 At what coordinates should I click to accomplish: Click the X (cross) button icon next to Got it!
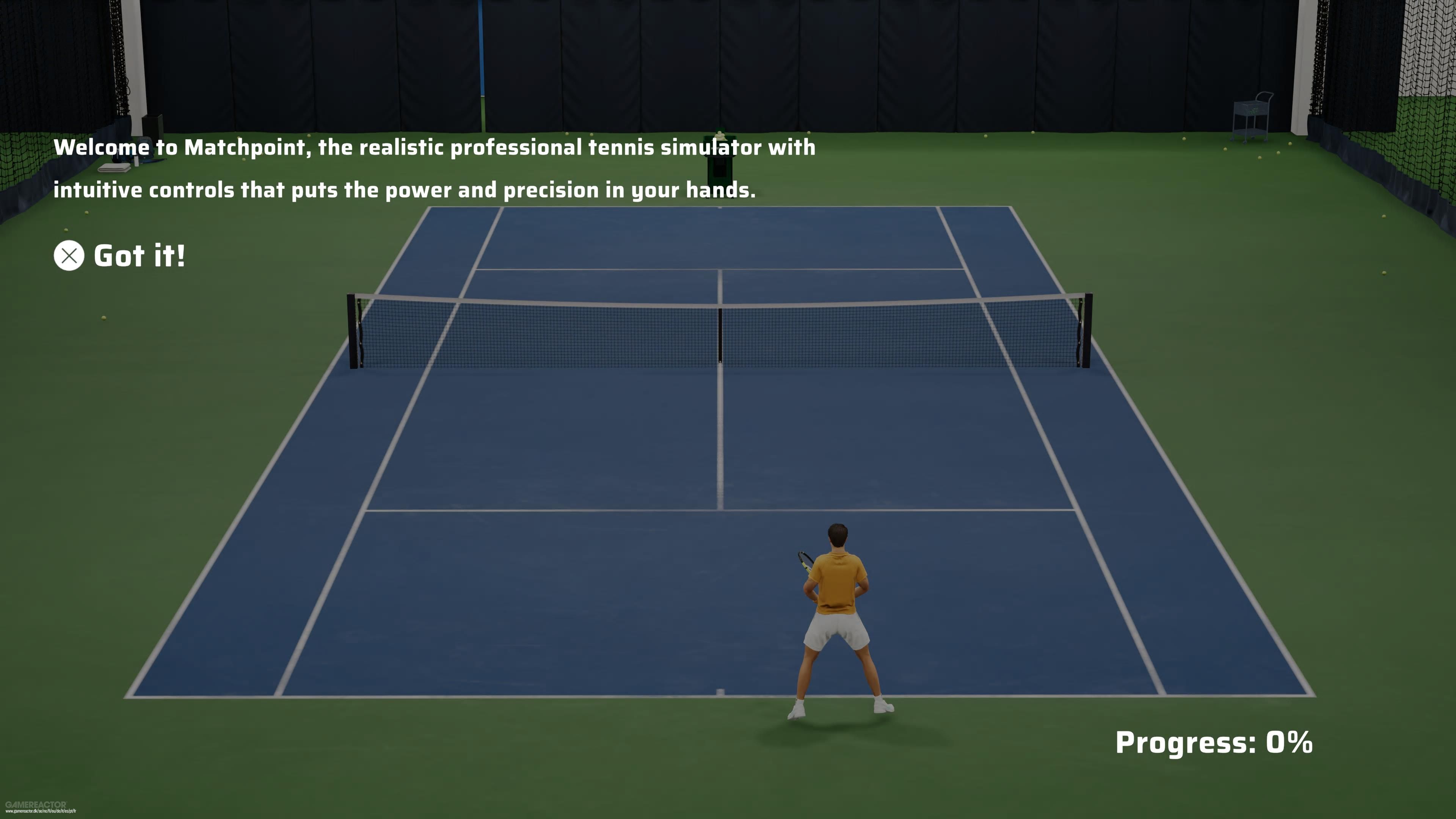click(68, 256)
